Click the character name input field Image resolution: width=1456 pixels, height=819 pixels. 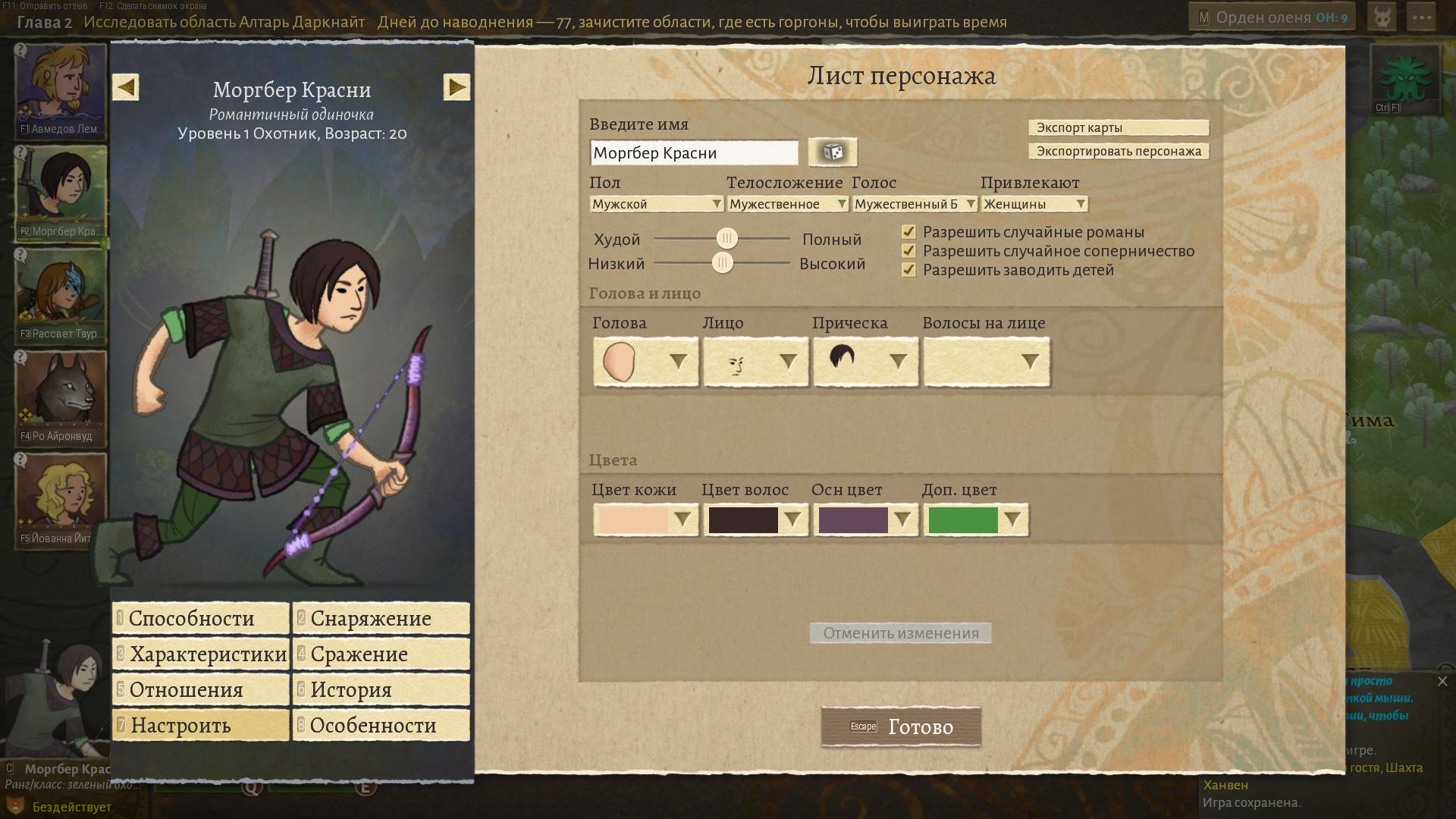point(693,152)
